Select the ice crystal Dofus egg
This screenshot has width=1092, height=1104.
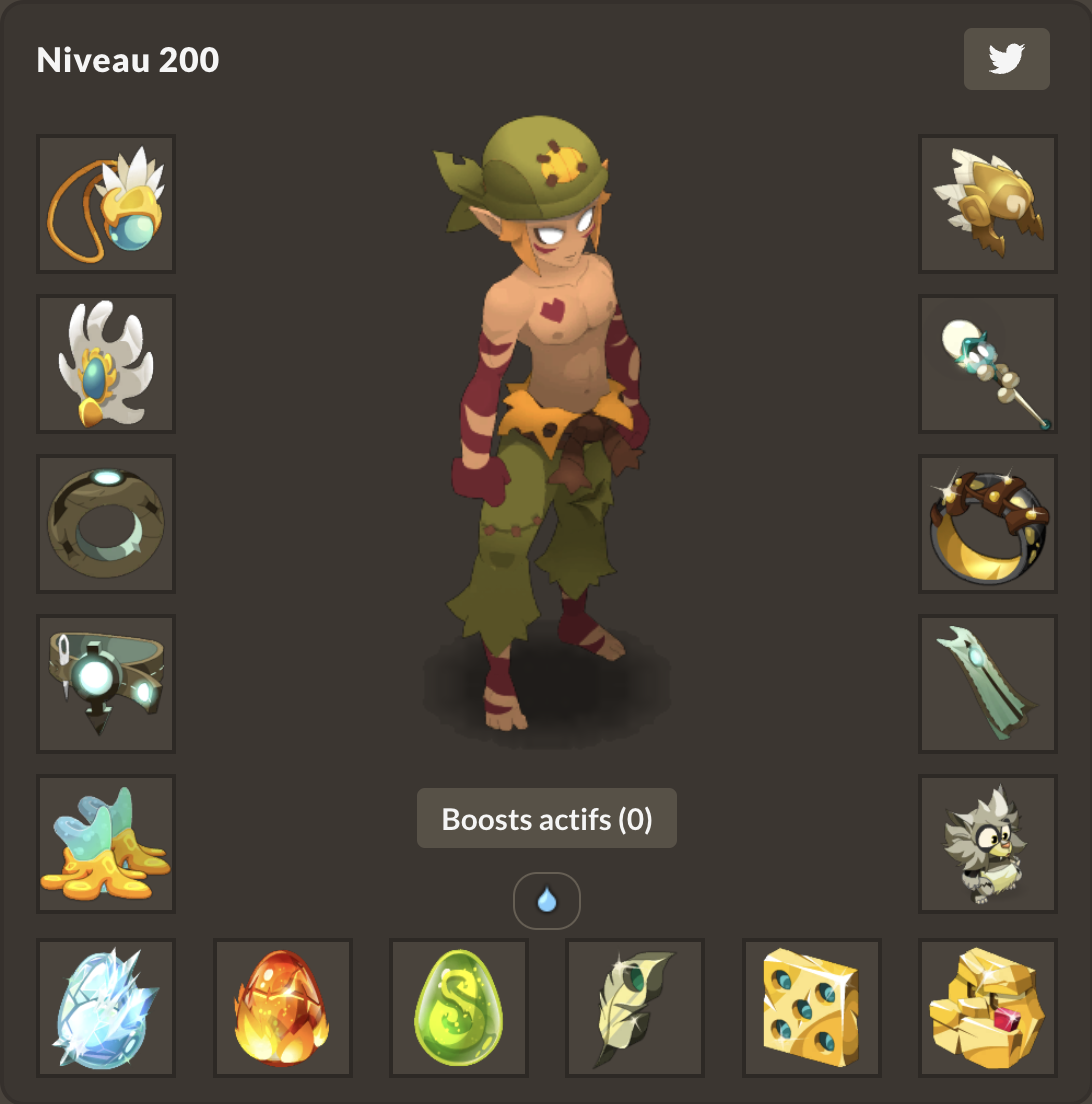coord(106,1008)
